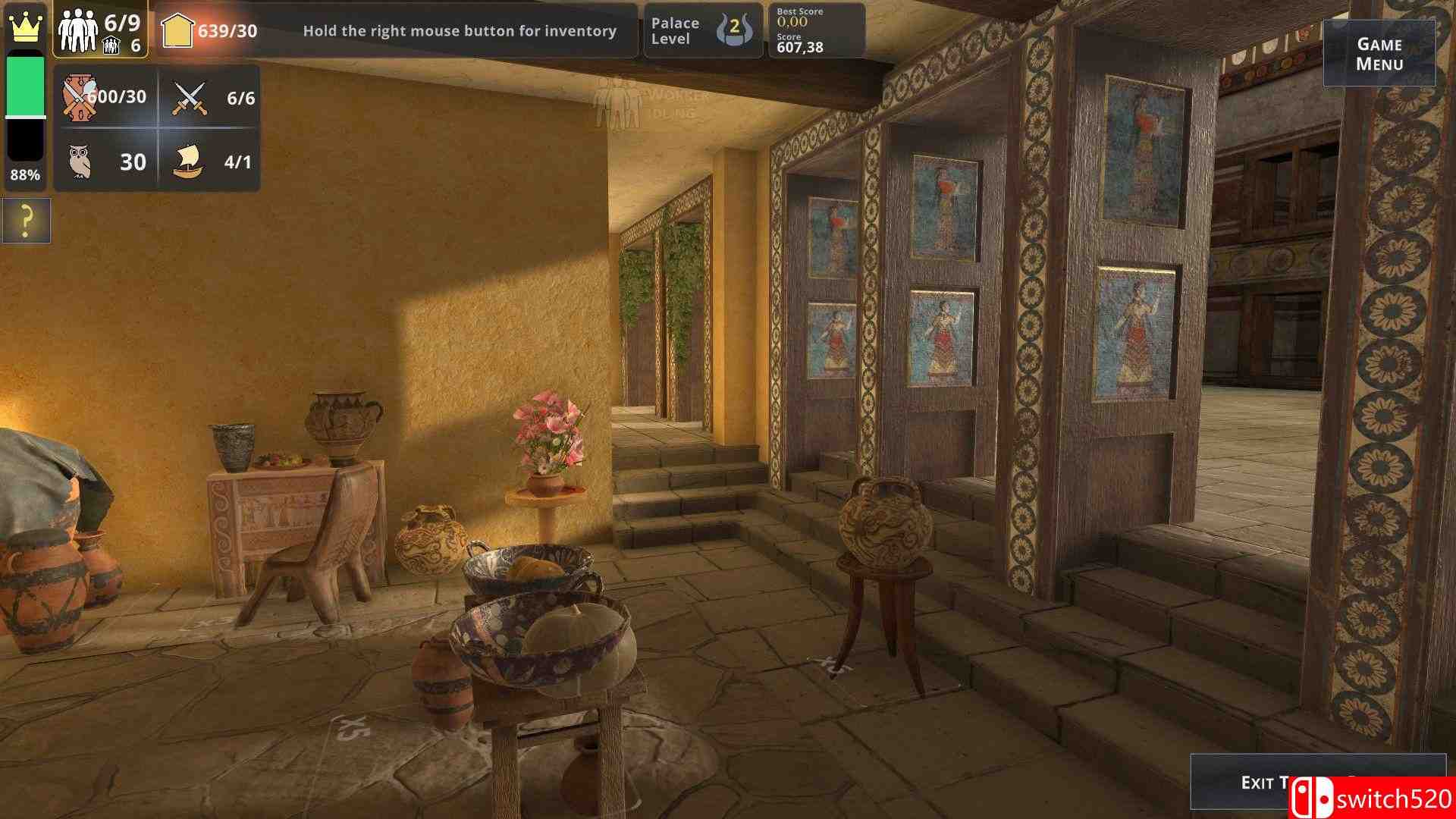The image size is (1456, 819).
Task: Click the inventory hint message bar
Action: [460, 33]
